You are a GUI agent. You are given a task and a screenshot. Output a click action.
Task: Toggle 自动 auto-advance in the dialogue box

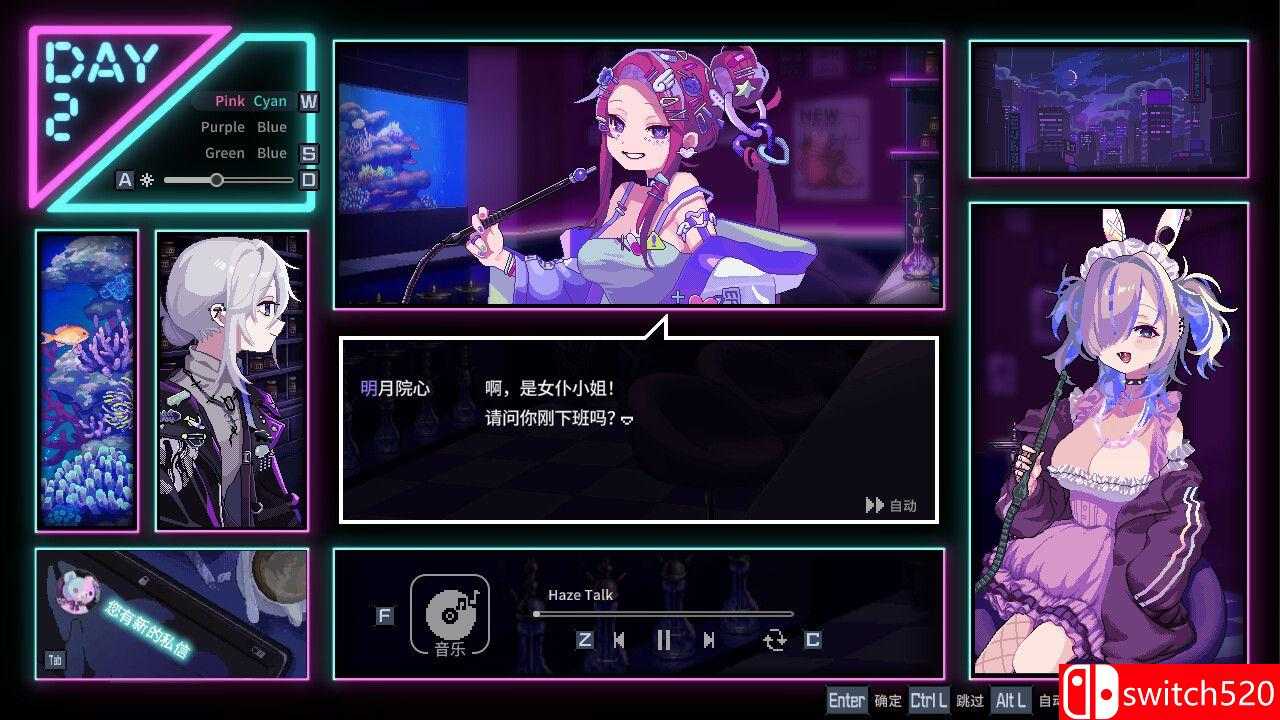(x=890, y=505)
